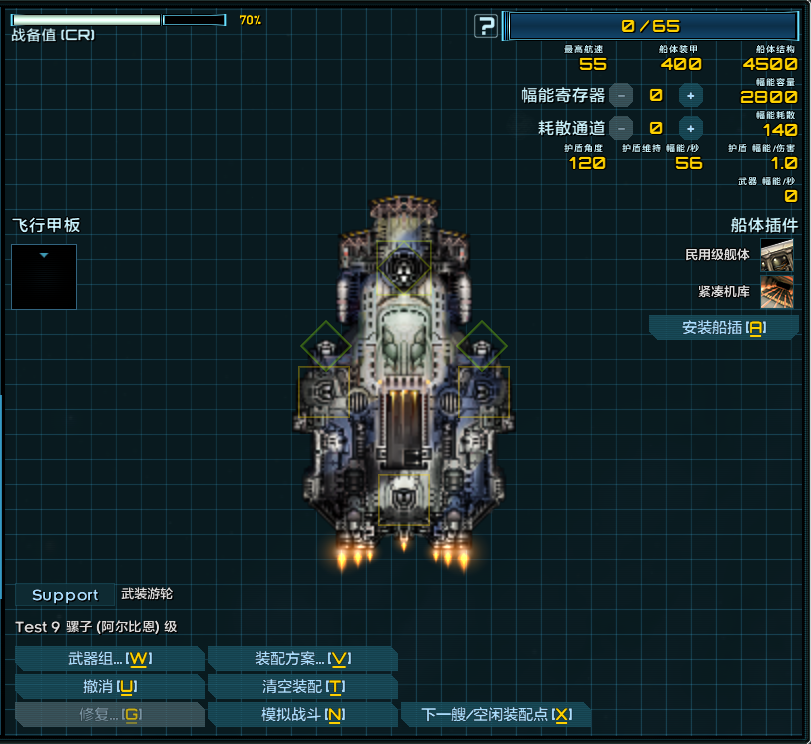The height and width of the screenshot is (744, 811).
Task: Undo the last change with 撤消
Action: (110, 686)
